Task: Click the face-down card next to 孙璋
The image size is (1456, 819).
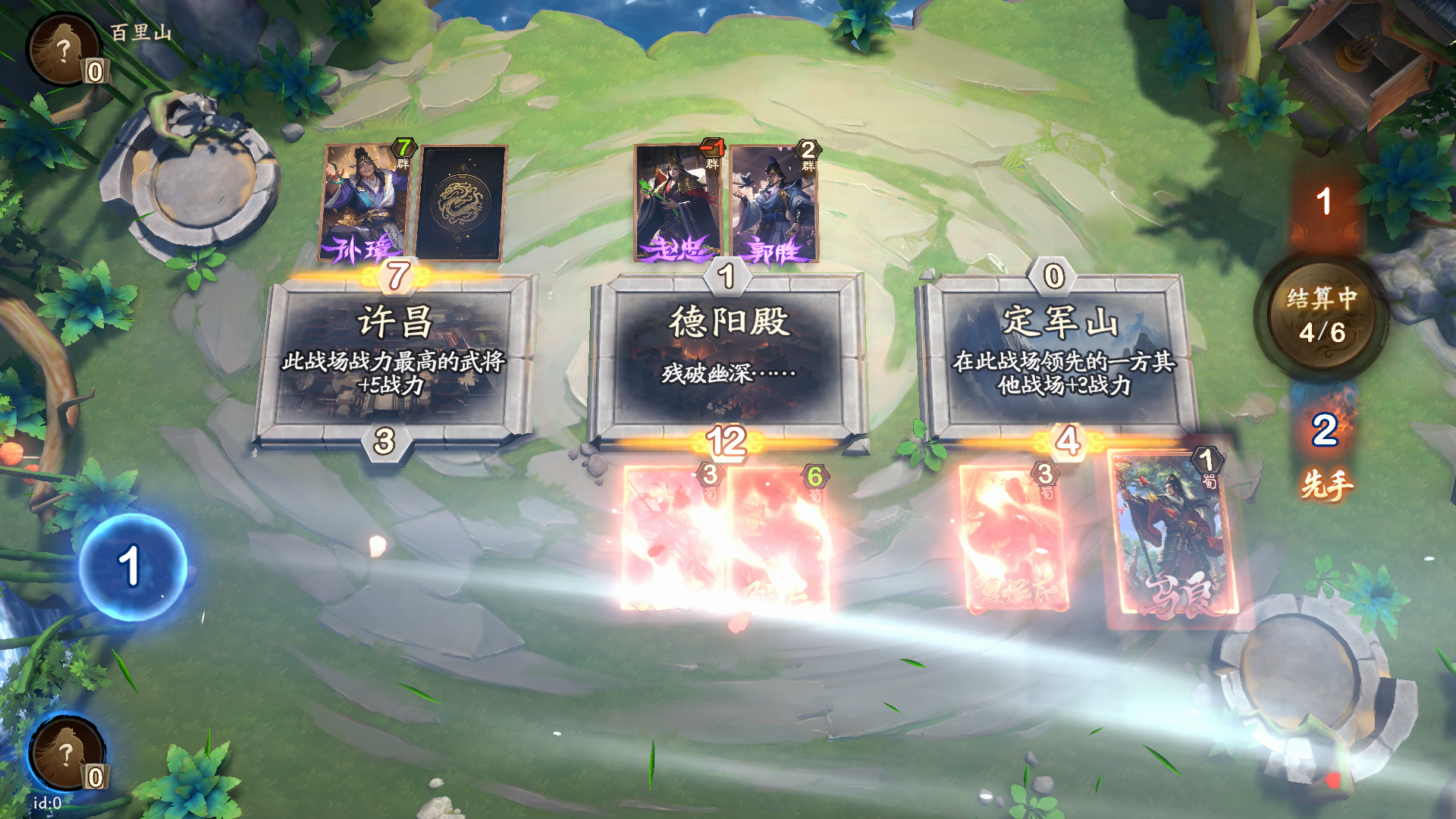Action: (x=459, y=201)
